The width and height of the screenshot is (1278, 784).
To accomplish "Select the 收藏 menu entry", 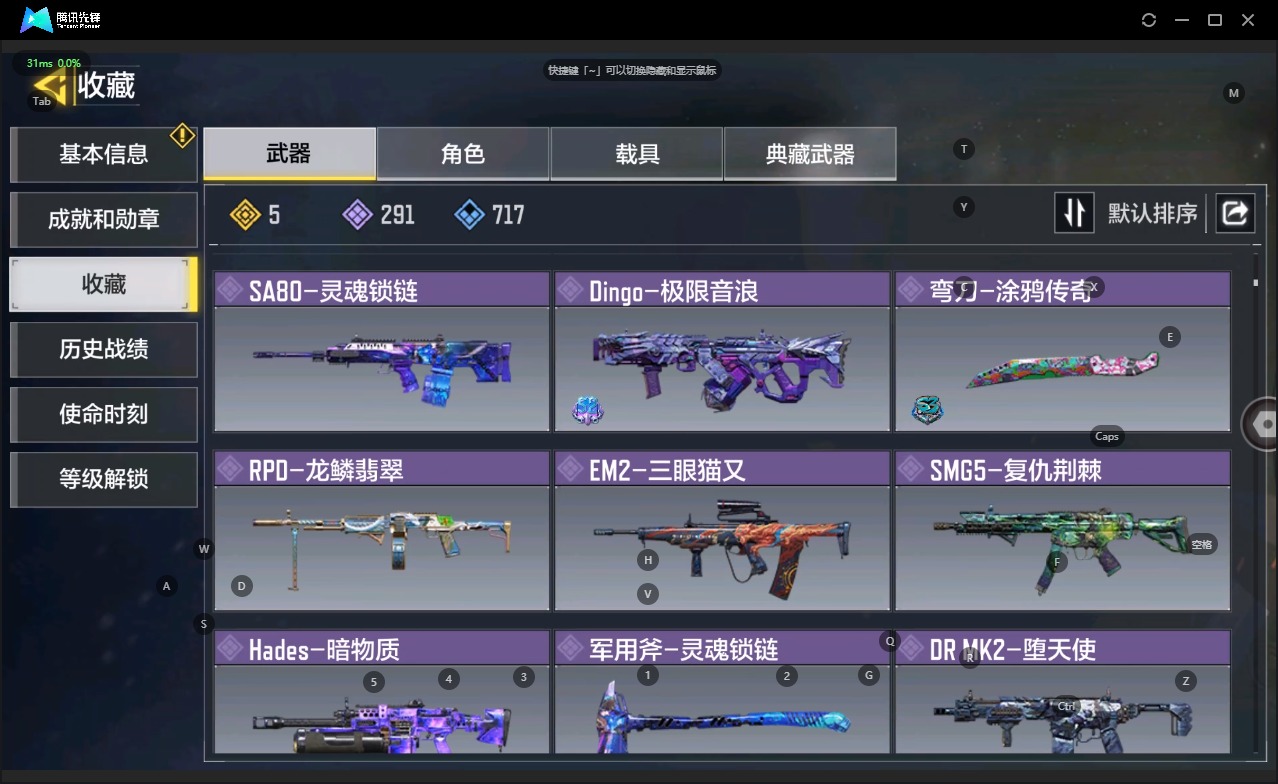I will (x=103, y=284).
